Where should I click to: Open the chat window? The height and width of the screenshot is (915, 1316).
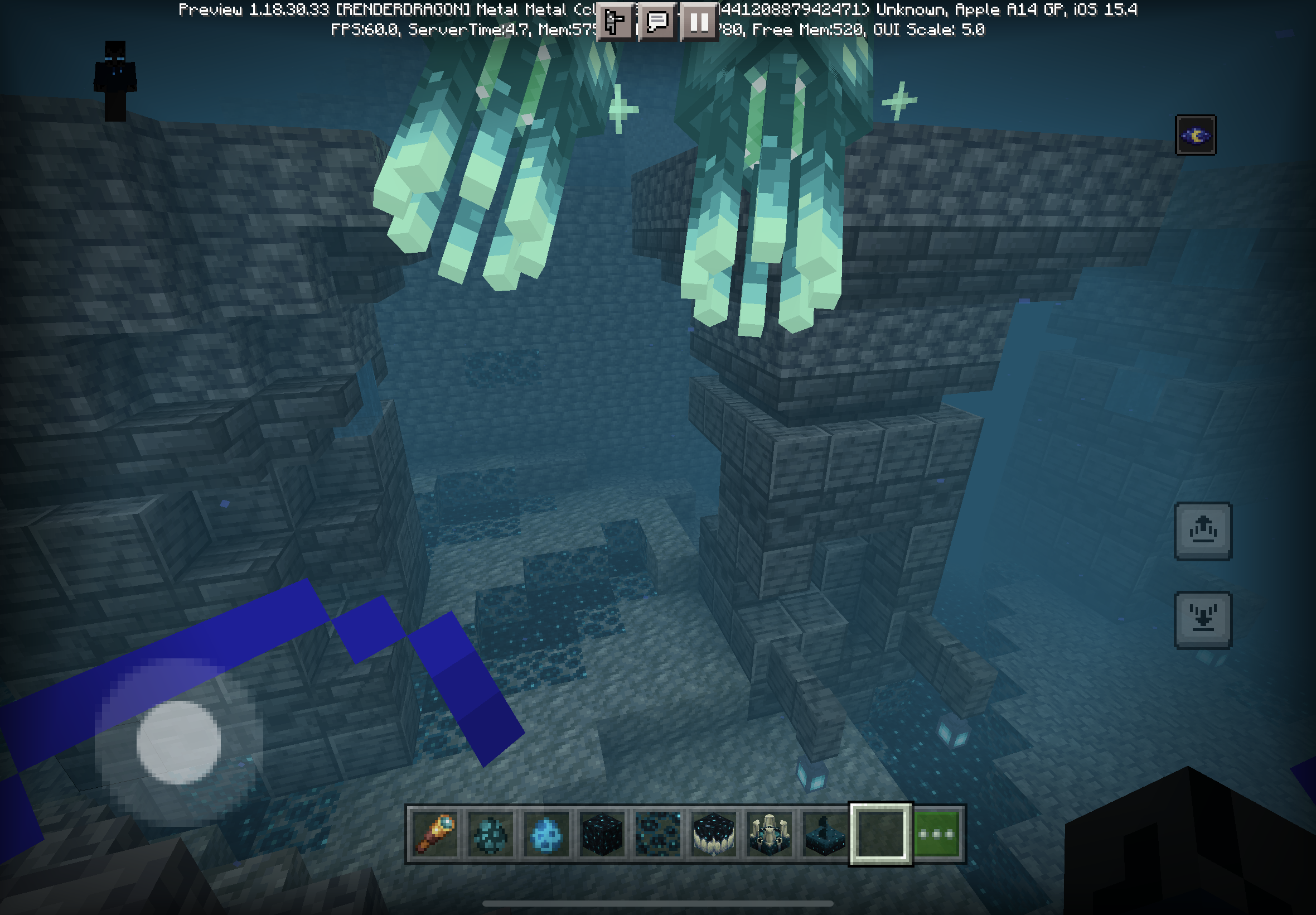tap(657, 22)
